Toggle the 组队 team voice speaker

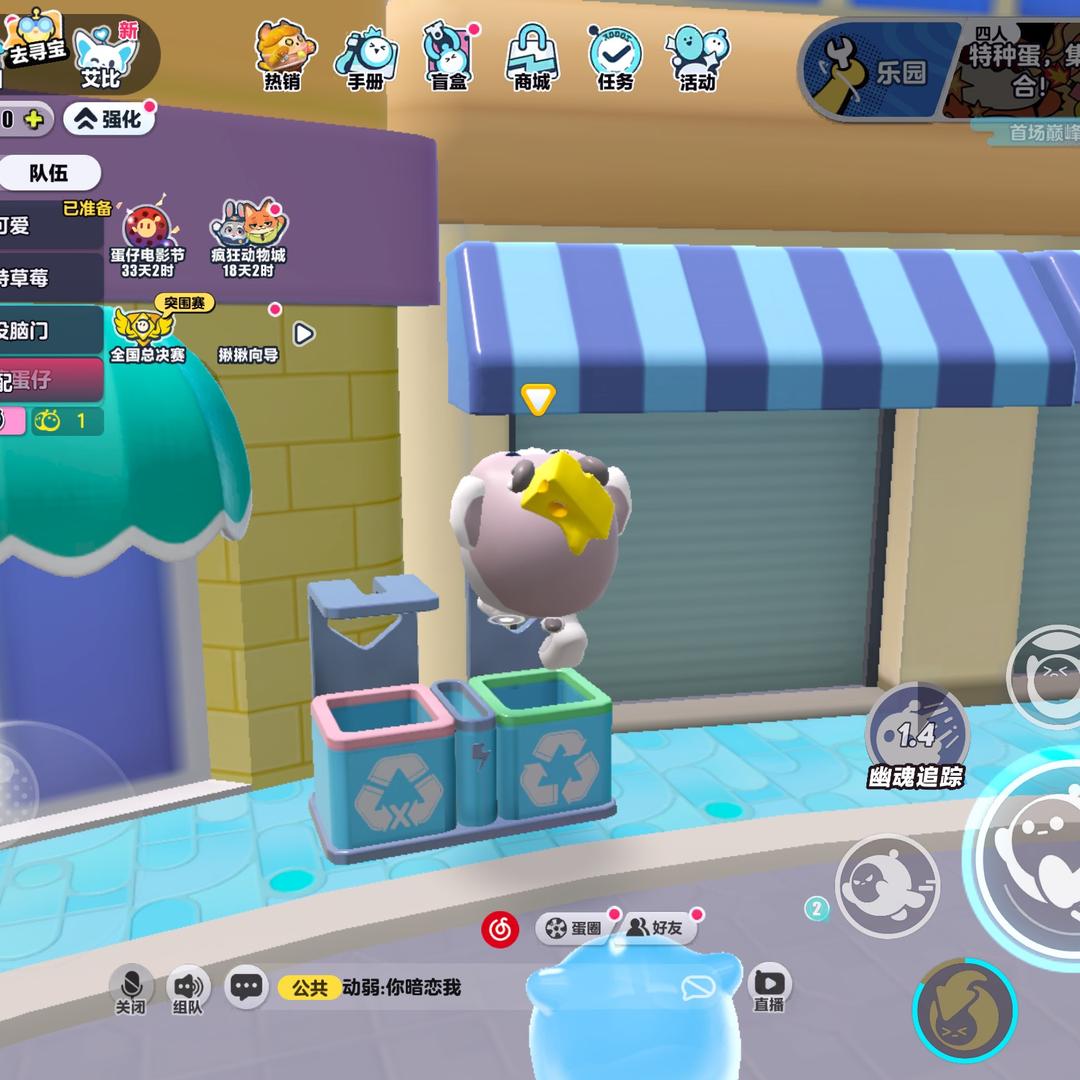[x=187, y=988]
